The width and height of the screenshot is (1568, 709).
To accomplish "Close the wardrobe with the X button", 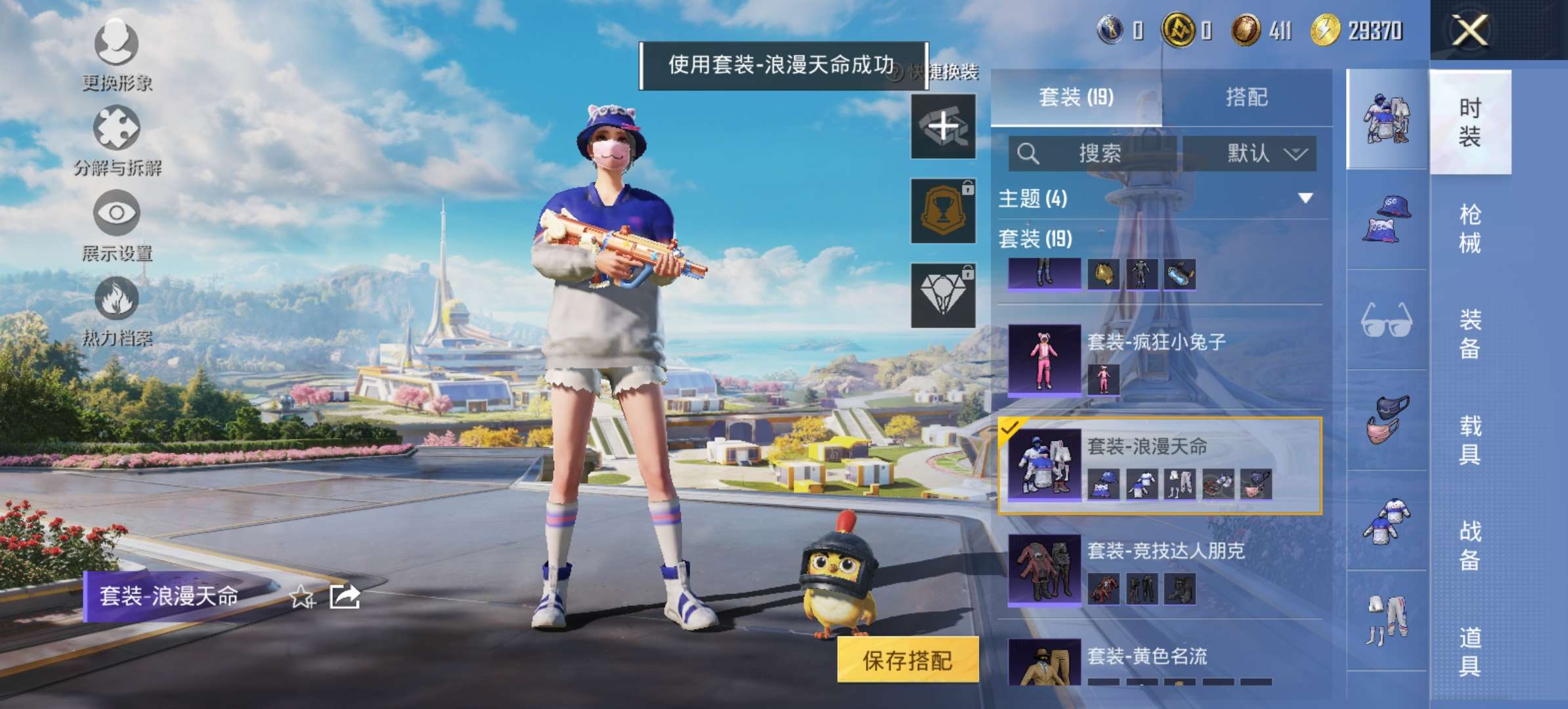I will (x=1470, y=30).
